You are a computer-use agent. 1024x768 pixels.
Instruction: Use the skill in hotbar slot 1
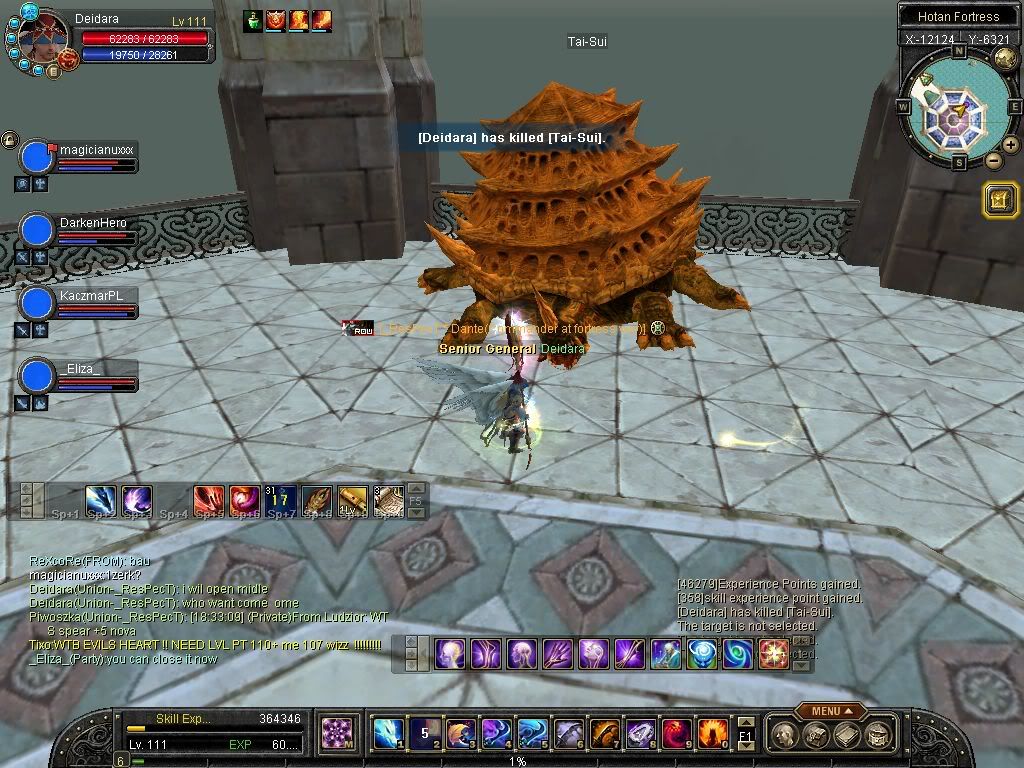coord(388,734)
